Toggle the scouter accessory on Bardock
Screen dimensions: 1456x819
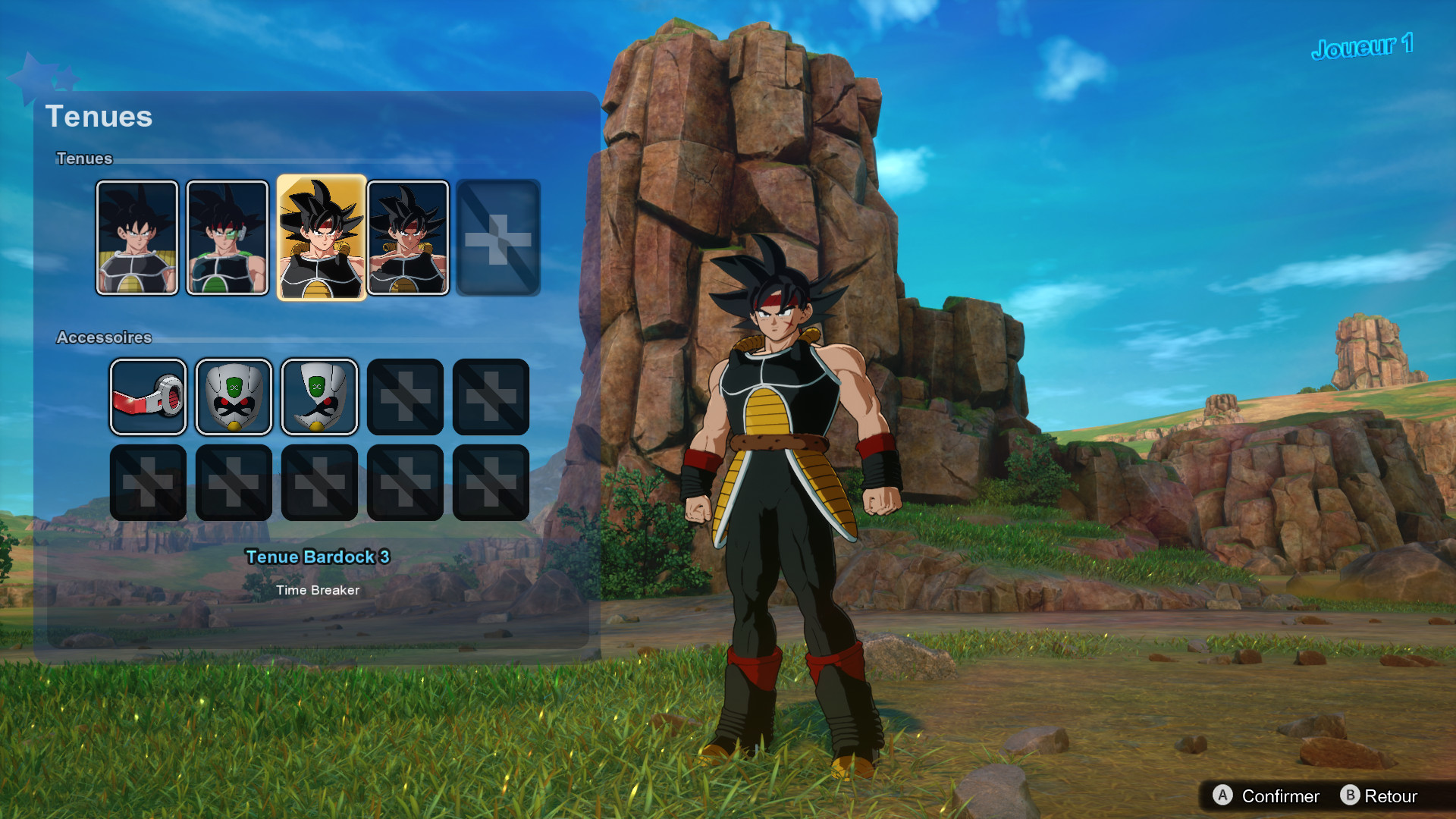[148, 397]
